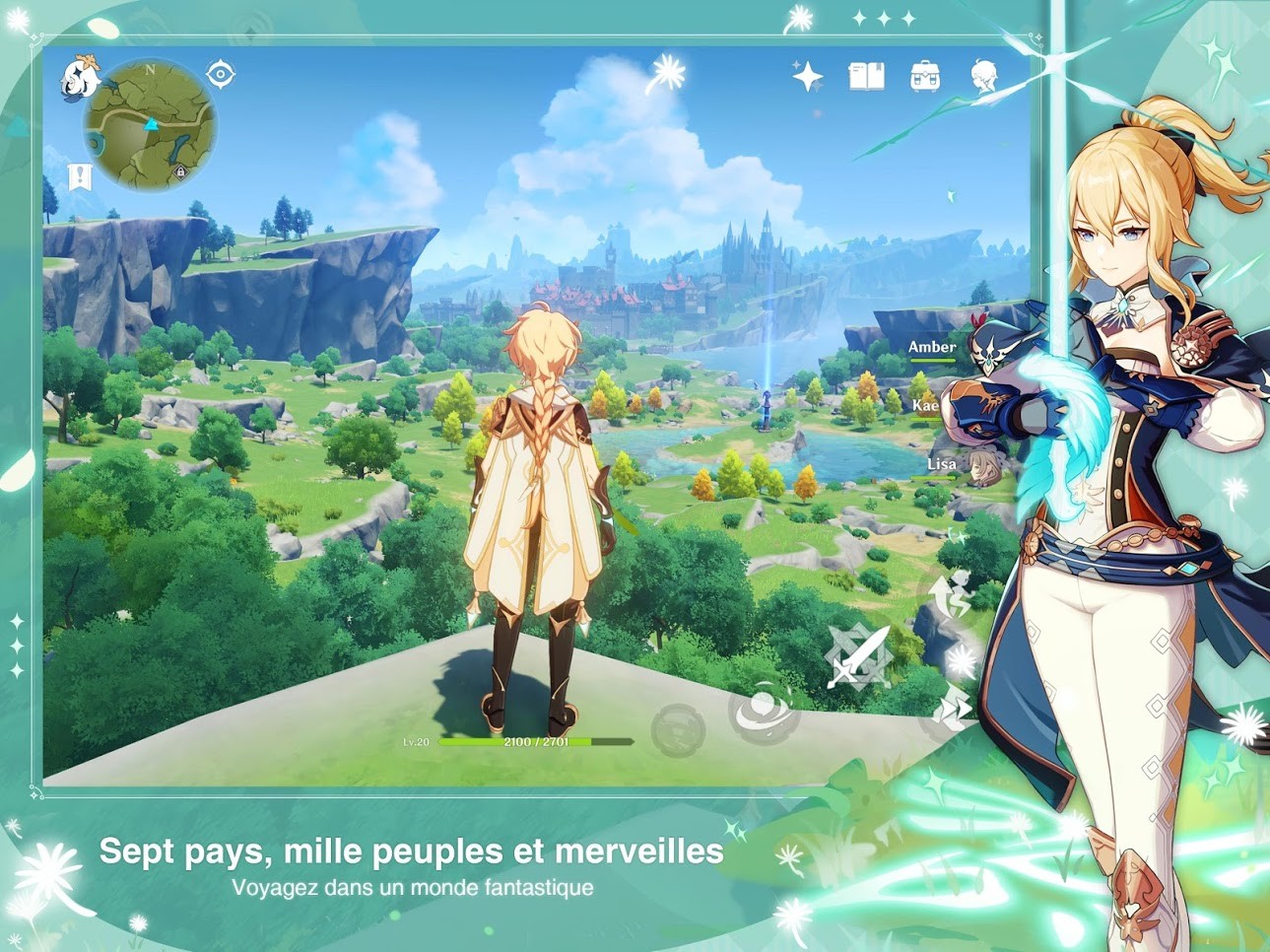
Task: Use the swirling wind elemental skill
Action: point(762,710)
